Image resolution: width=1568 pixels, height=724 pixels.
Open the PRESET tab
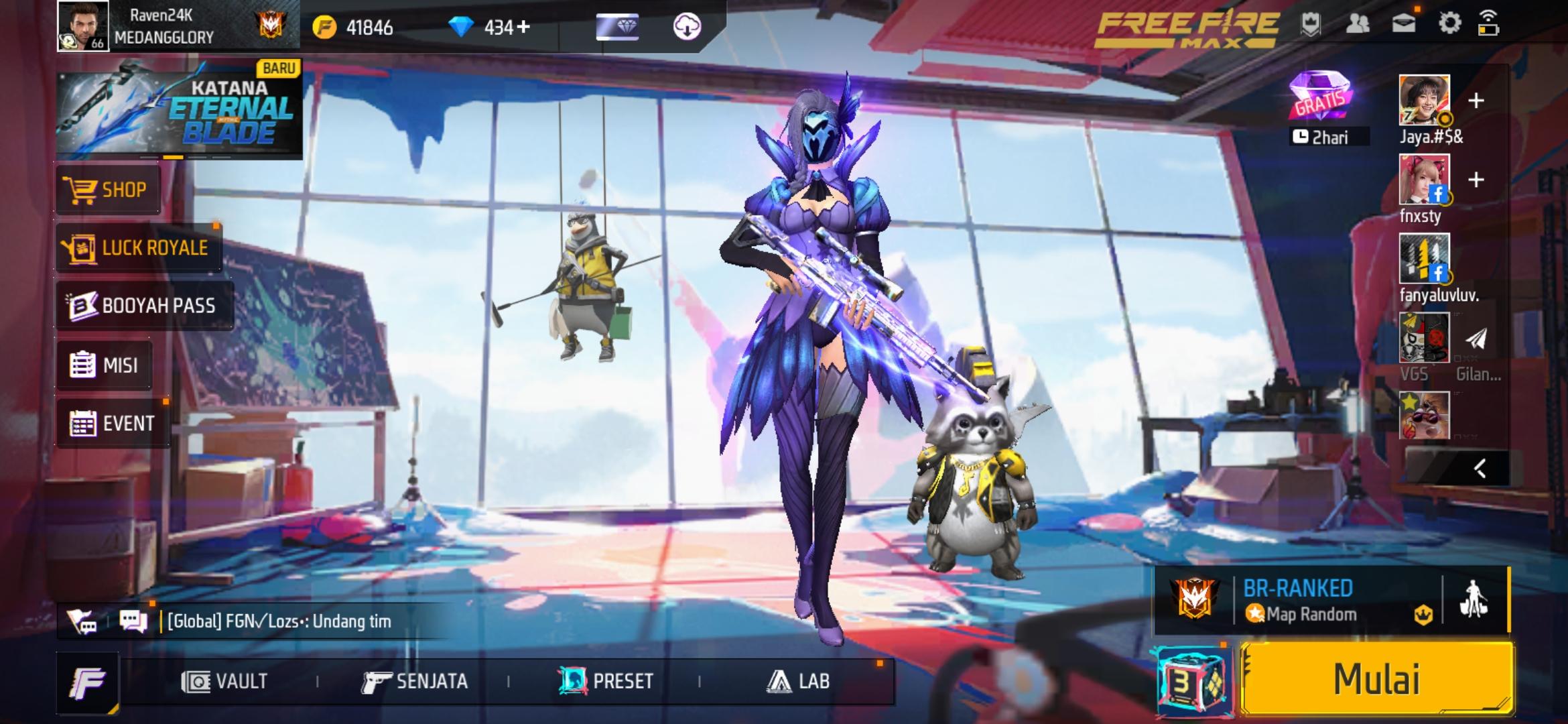tap(606, 682)
